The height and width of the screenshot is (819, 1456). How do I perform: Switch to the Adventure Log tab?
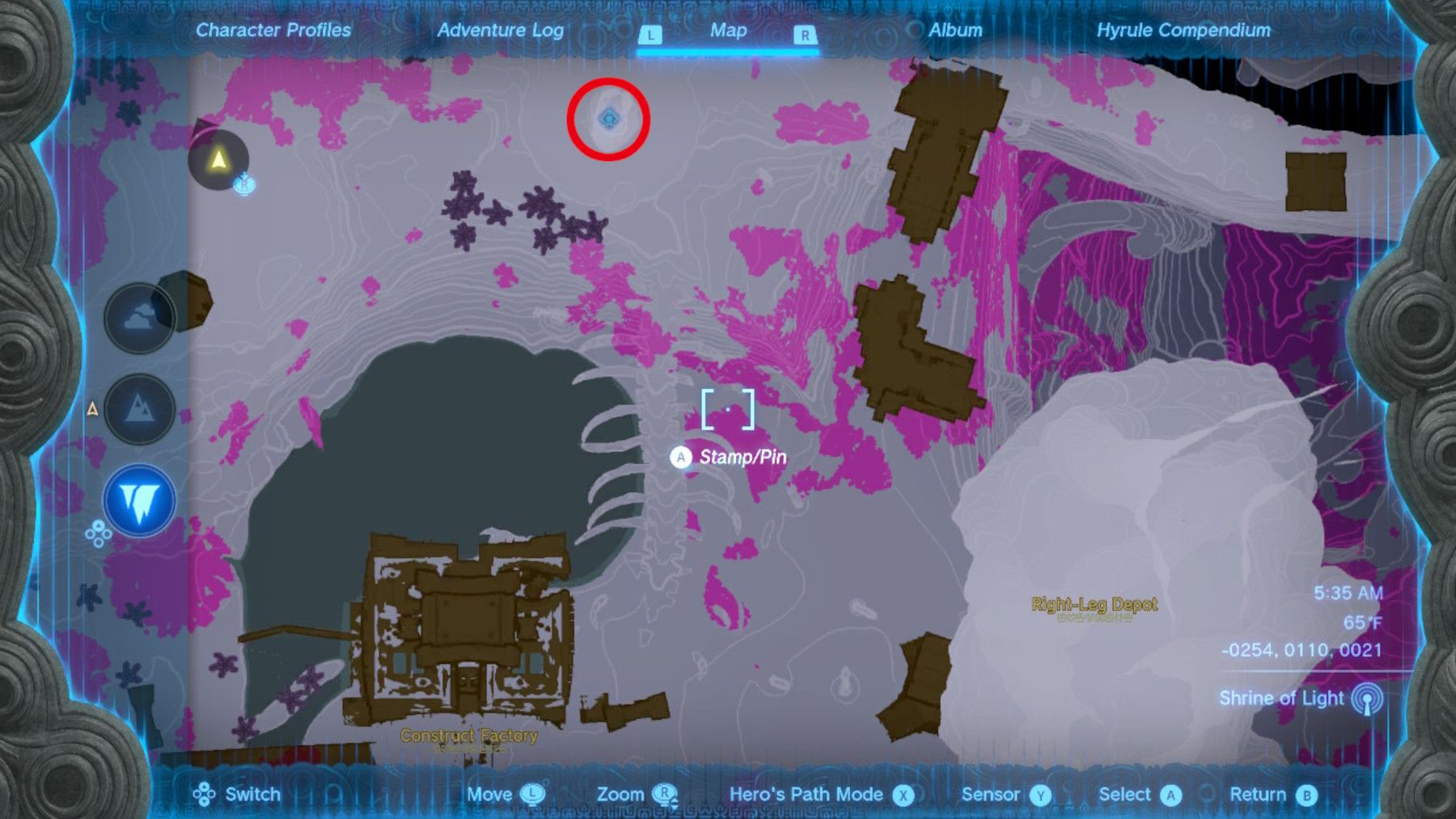point(502,32)
